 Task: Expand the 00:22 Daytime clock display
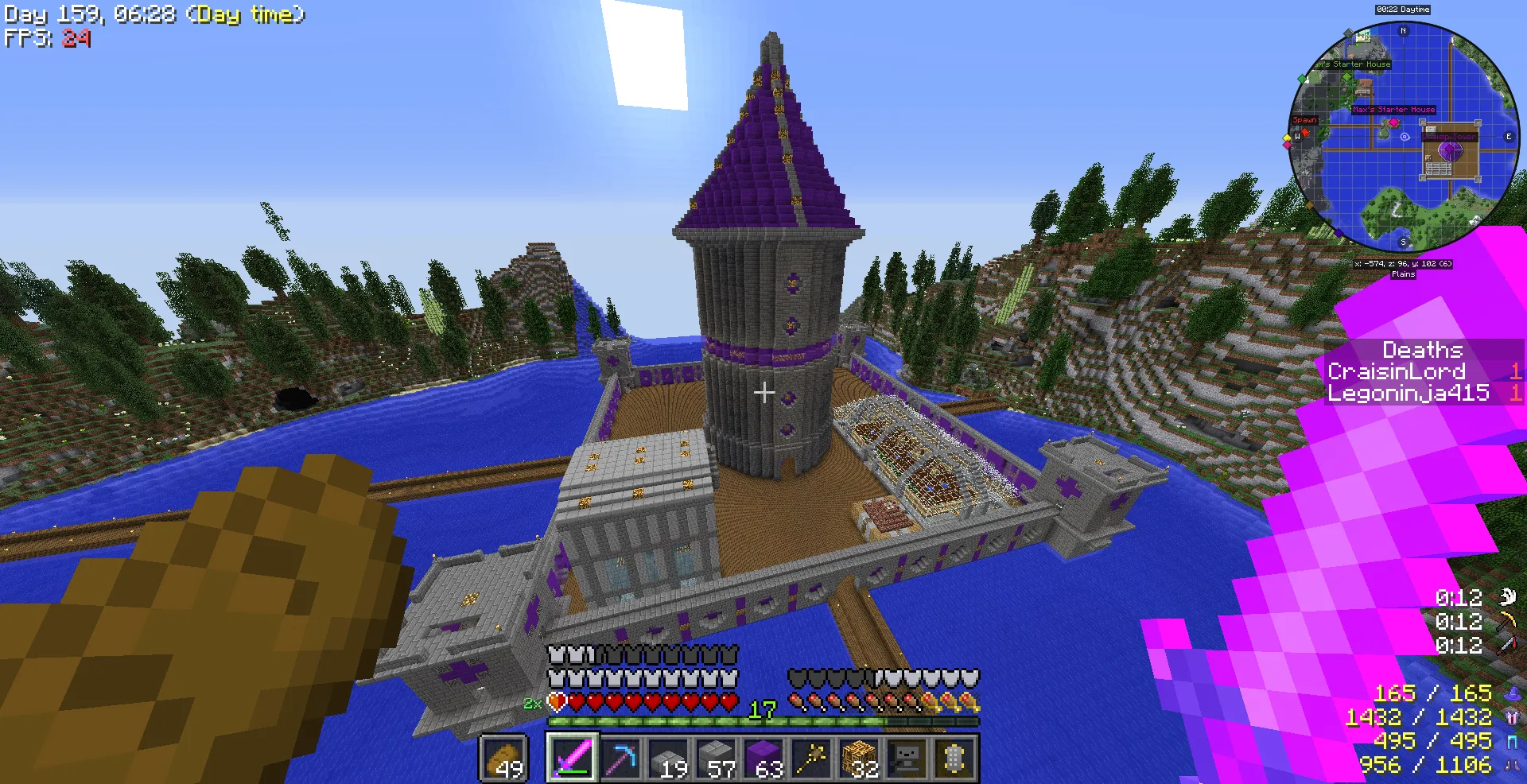pyautogui.click(x=1402, y=10)
